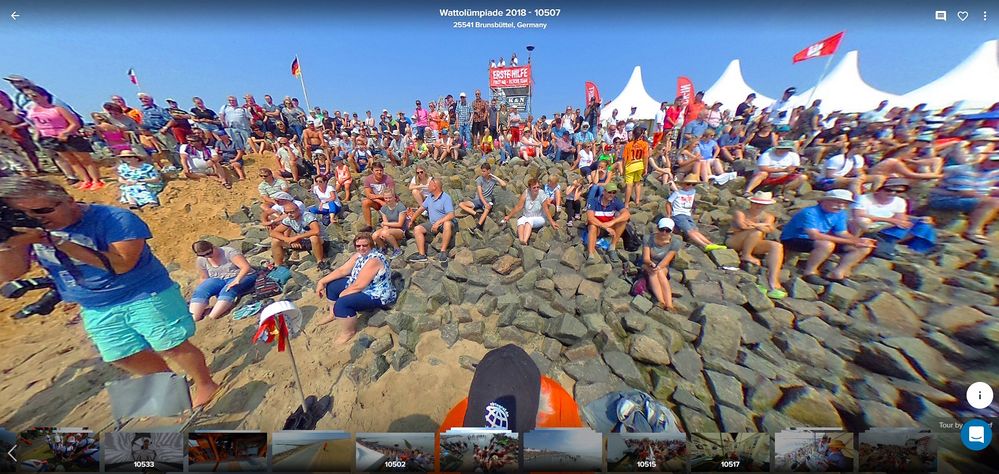Show photo details with the info button

(979, 395)
